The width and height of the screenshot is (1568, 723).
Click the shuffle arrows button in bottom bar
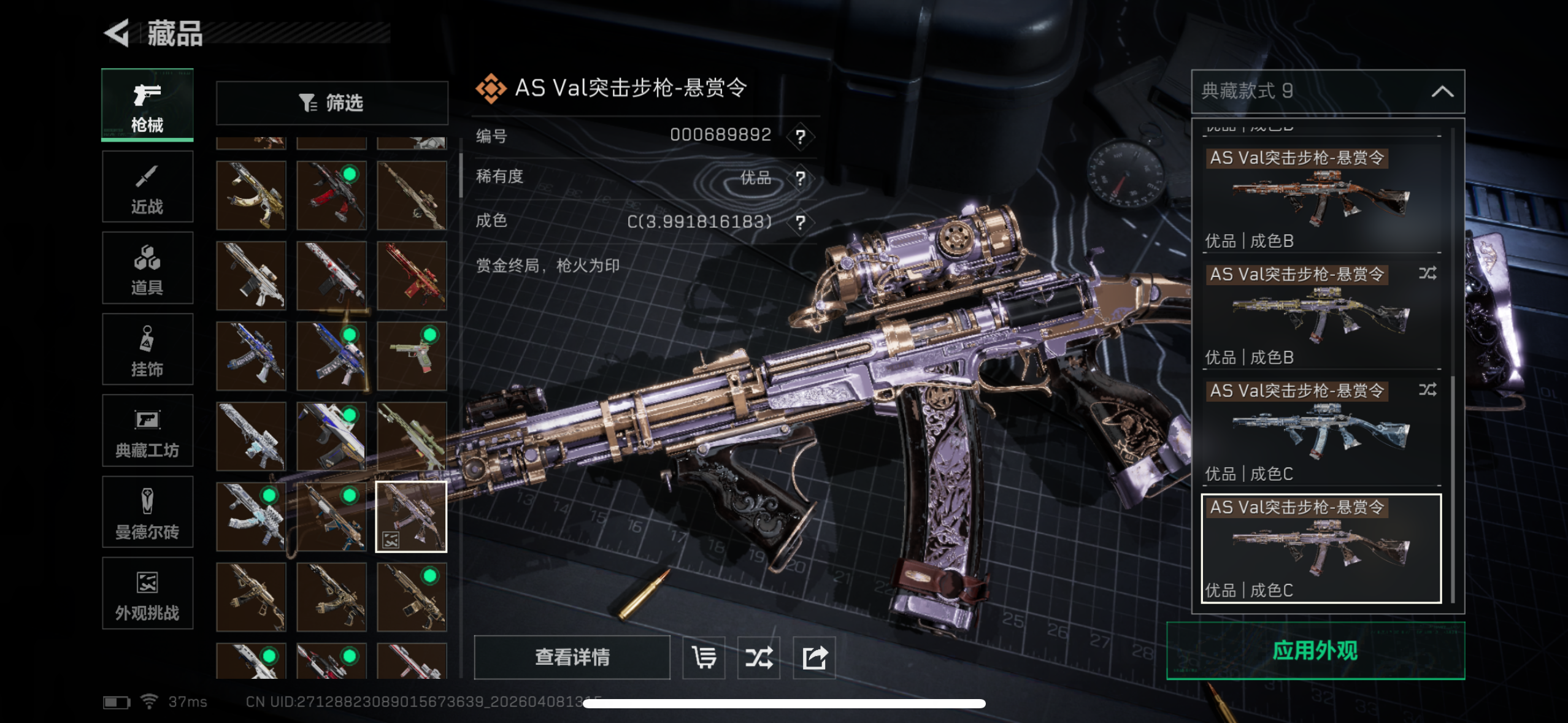coord(759,657)
